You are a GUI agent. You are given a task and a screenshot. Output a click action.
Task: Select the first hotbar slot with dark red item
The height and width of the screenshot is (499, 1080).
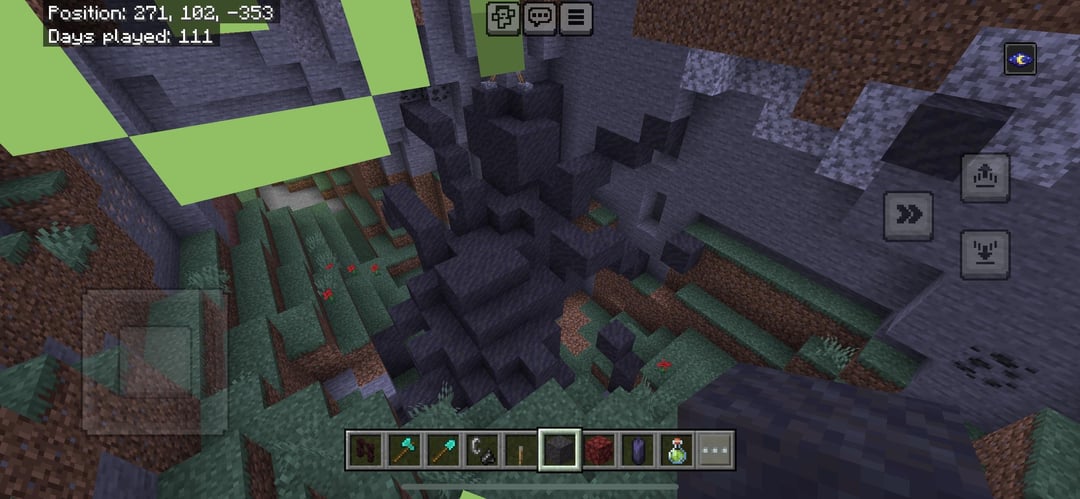coord(366,450)
